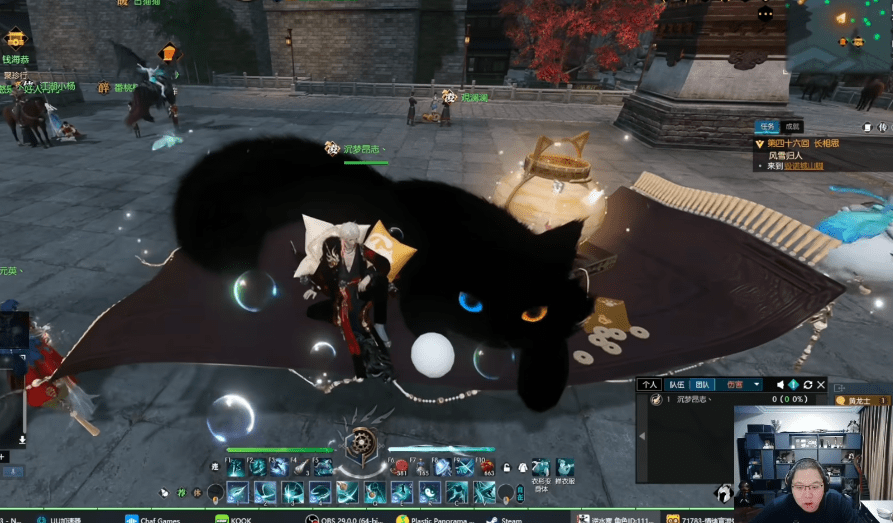Select the 第四十六回 长相思 quest entry
Viewport: 893px width, 523px height.
pyautogui.click(x=802, y=143)
